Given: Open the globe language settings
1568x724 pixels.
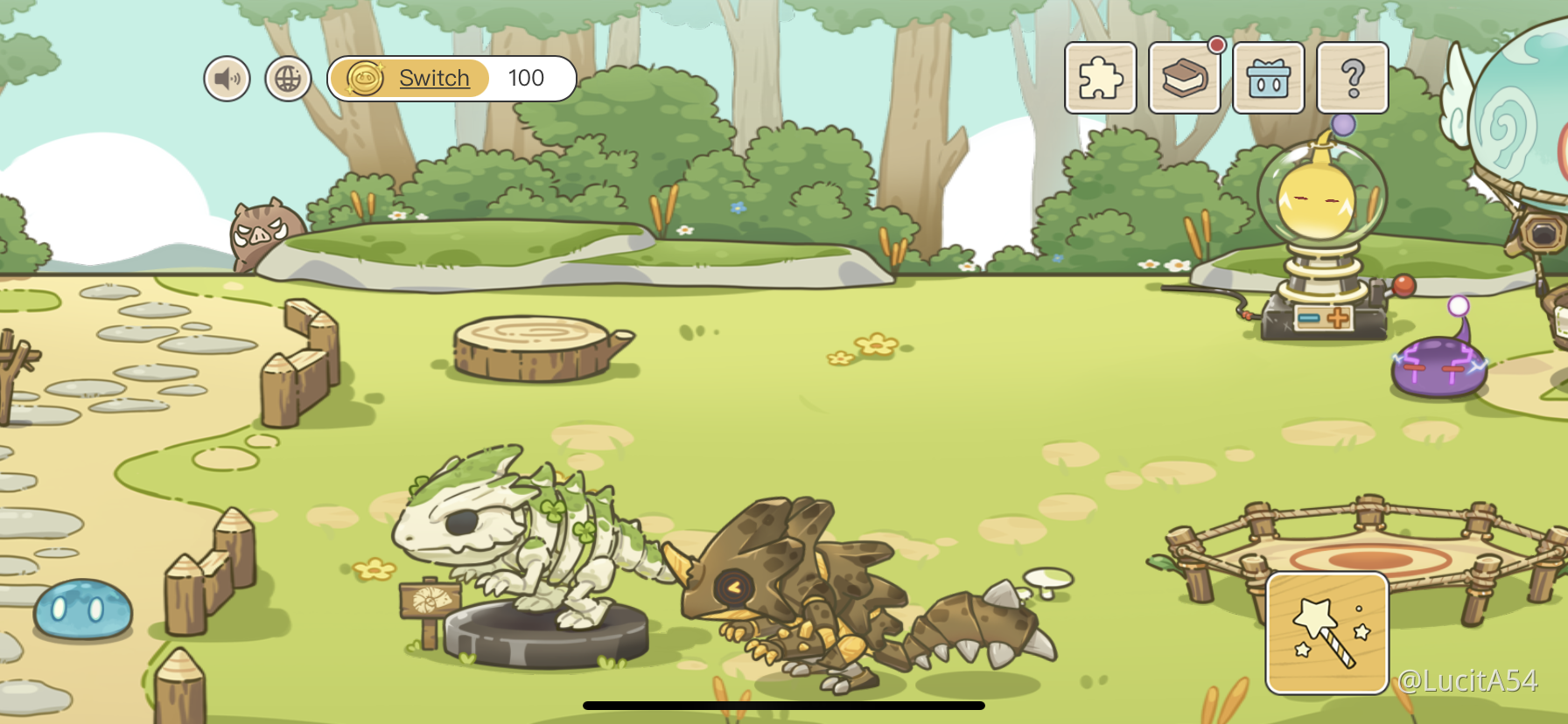Looking at the screenshot, I should tap(288, 79).
